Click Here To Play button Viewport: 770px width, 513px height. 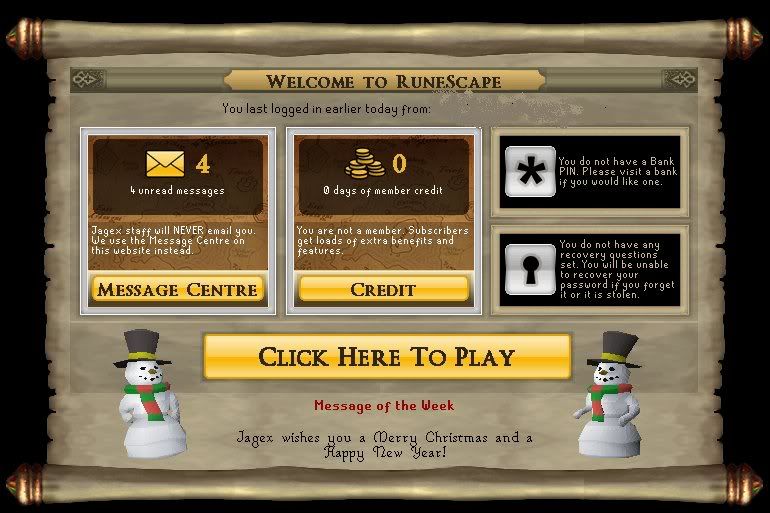(x=387, y=357)
